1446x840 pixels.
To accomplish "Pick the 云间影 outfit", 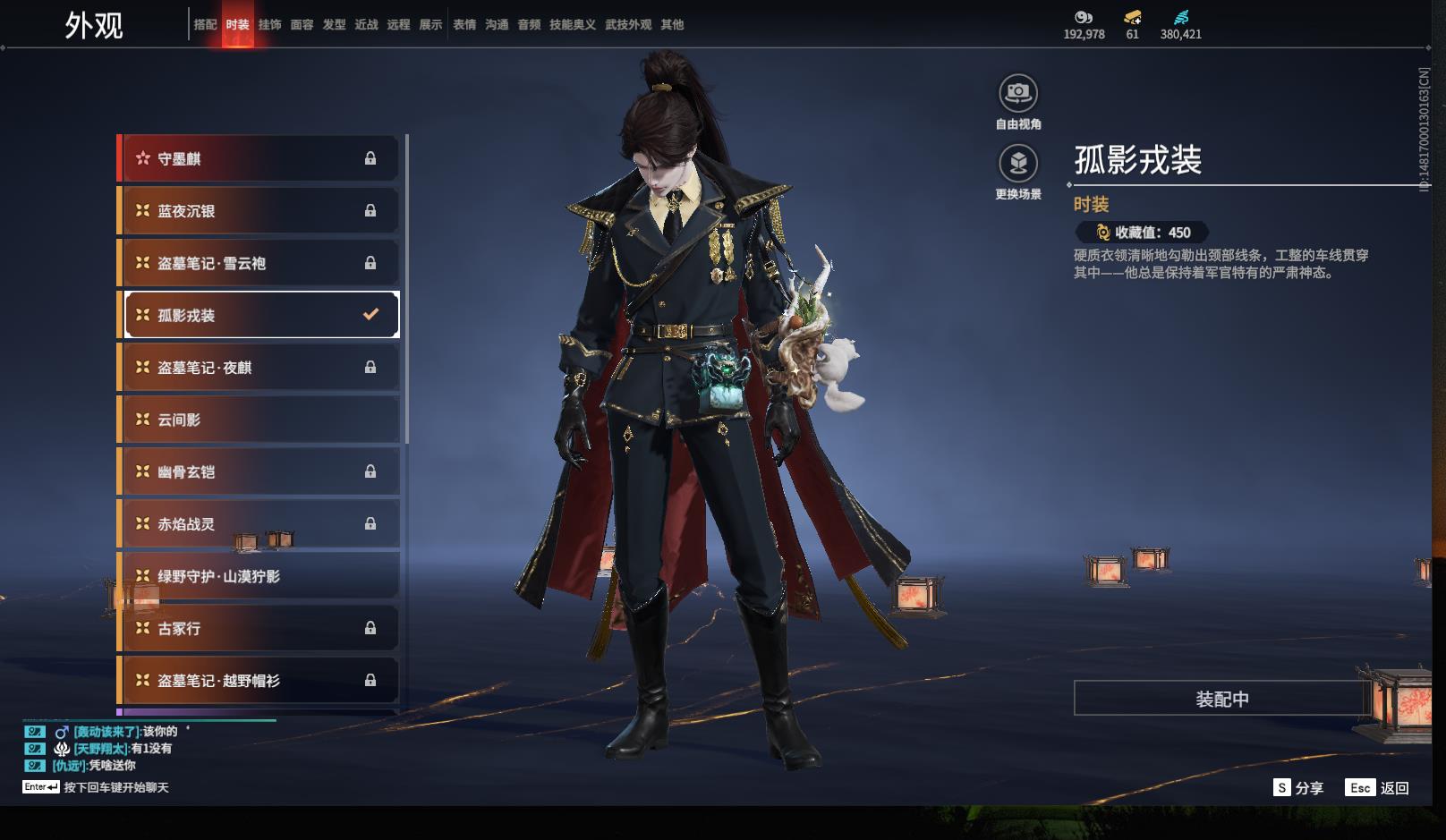I will [x=259, y=420].
